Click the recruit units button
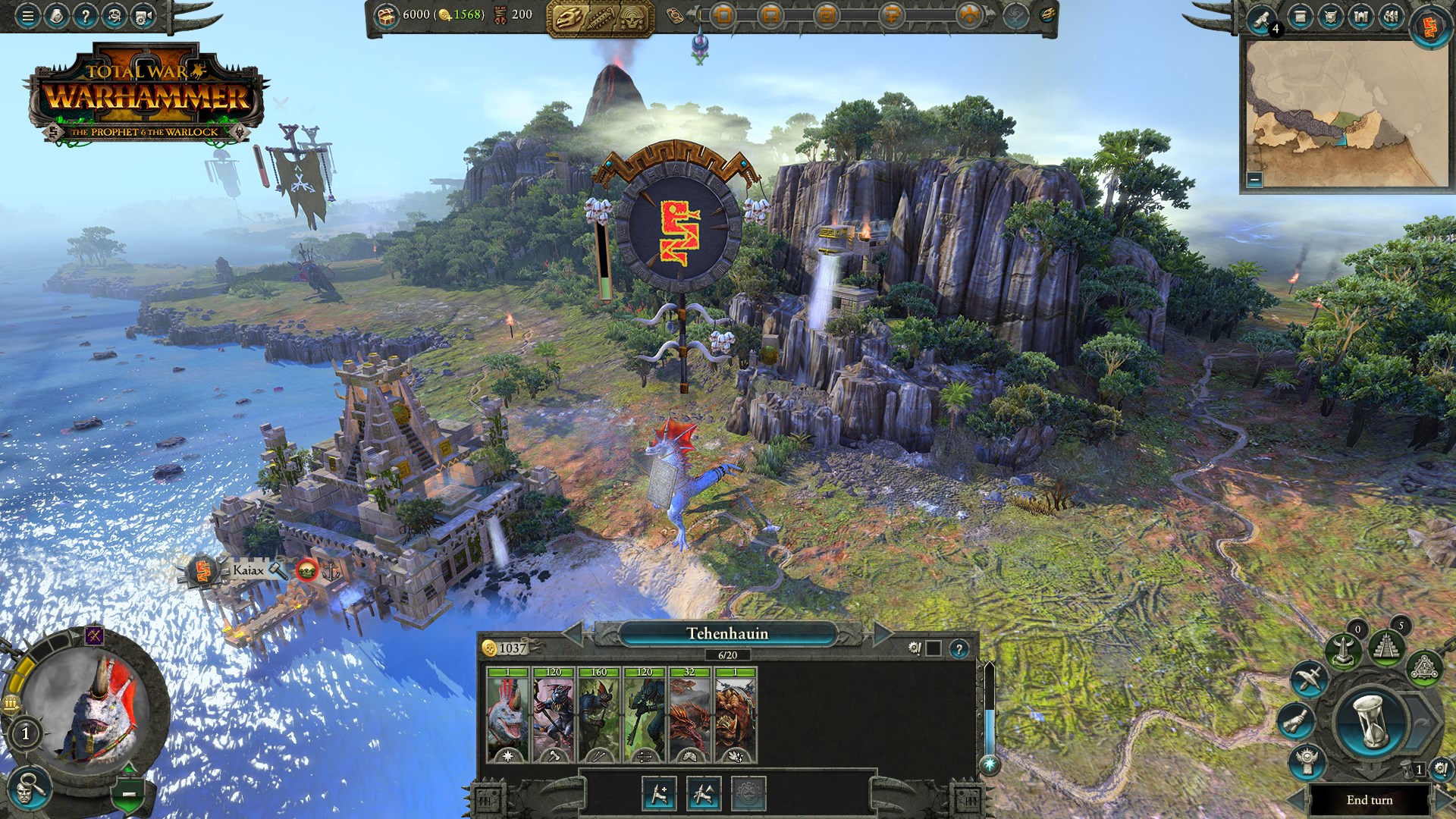 [658, 793]
